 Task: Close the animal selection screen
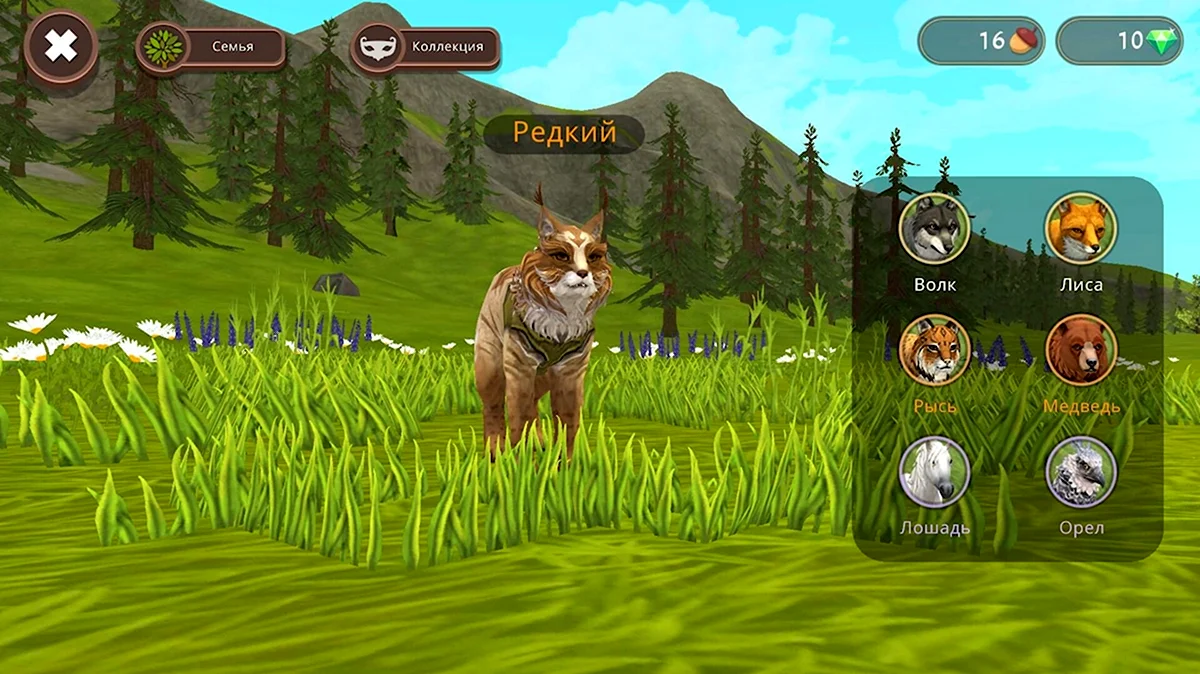60,46
